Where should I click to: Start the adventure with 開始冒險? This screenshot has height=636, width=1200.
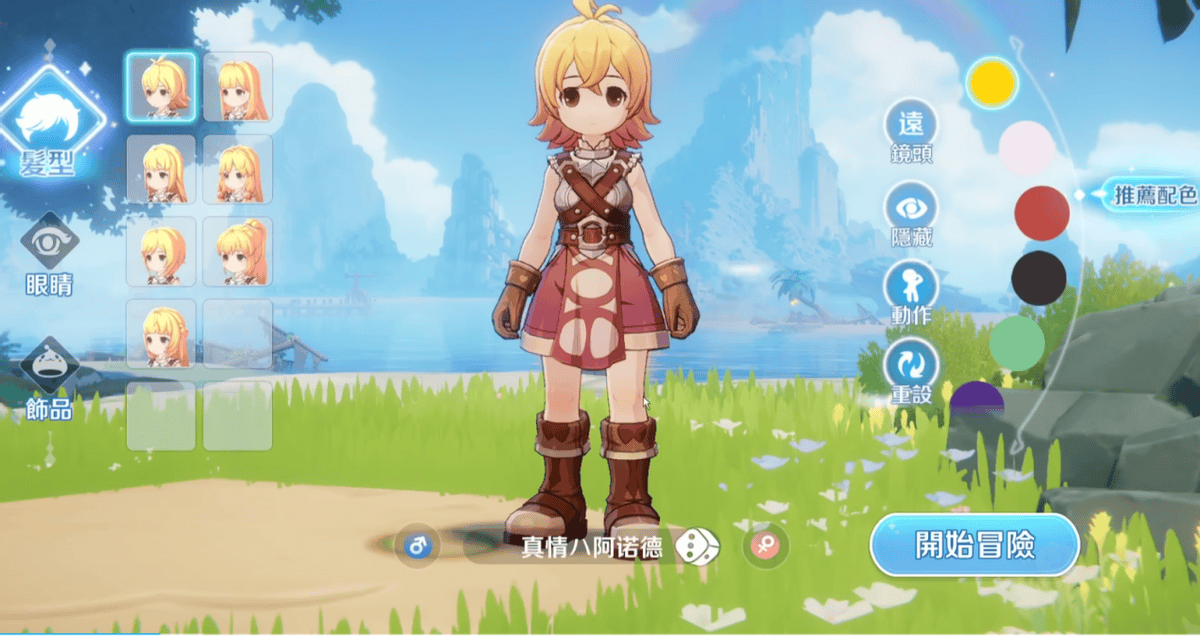pos(974,546)
